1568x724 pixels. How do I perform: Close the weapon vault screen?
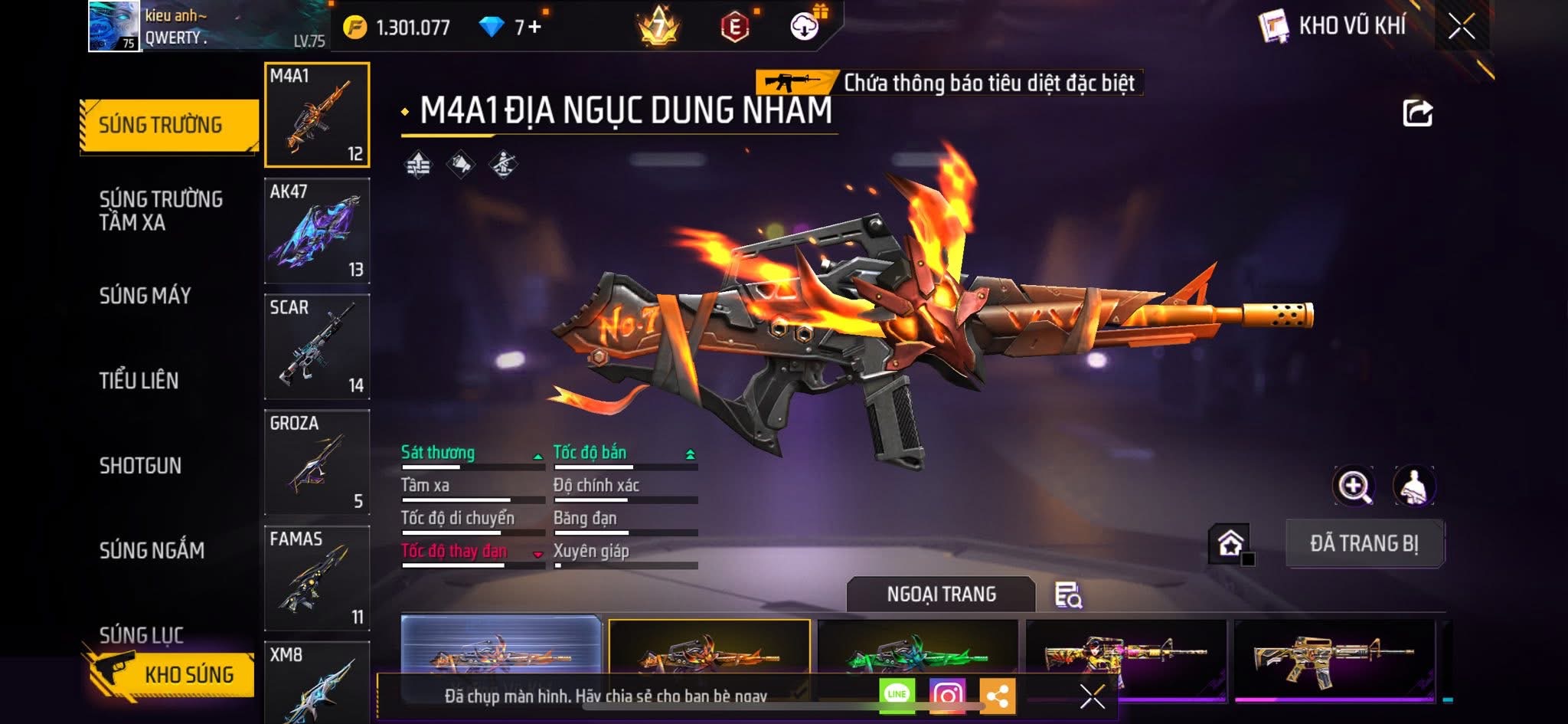pyautogui.click(x=1461, y=28)
